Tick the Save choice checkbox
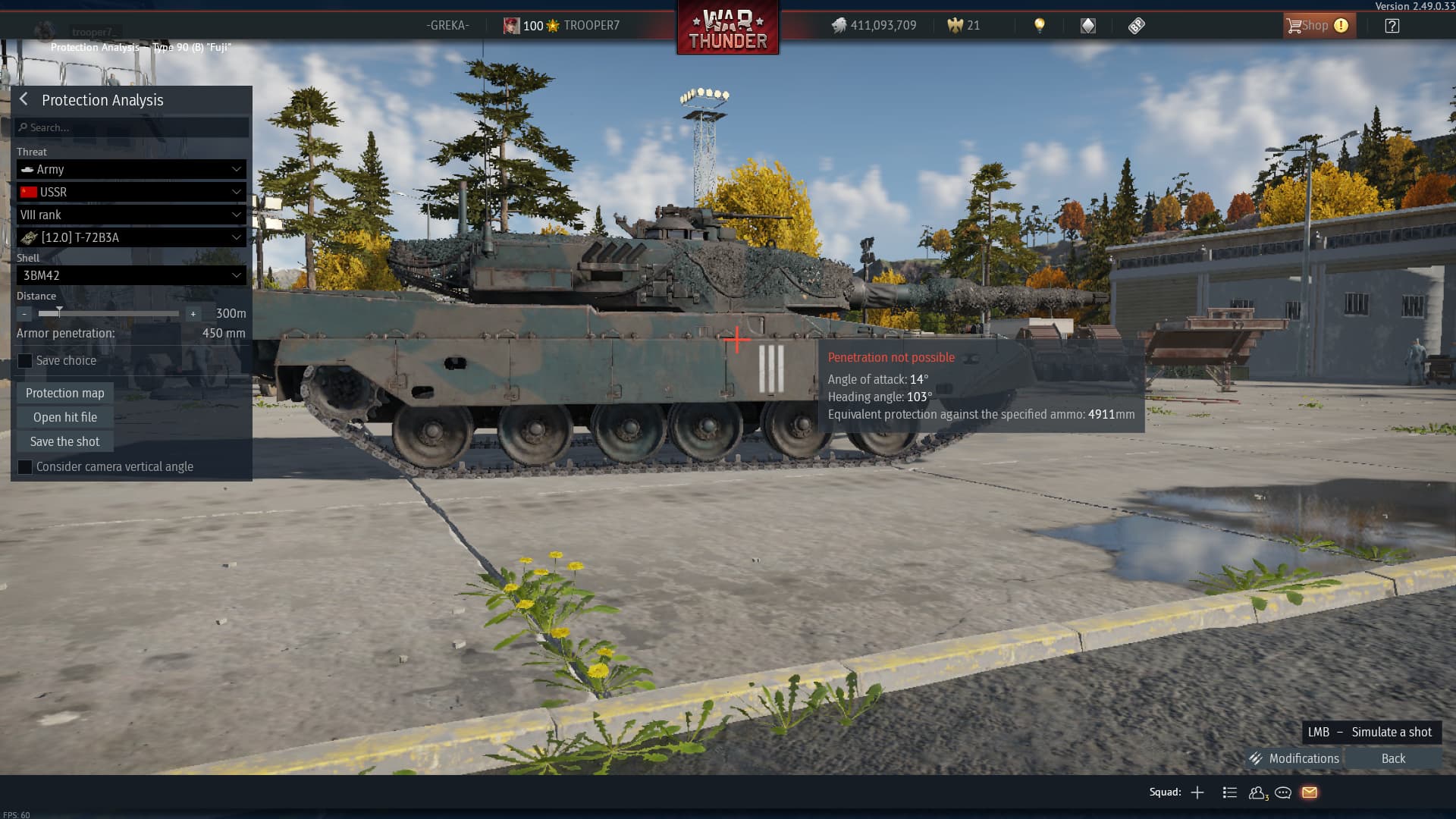Image resolution: width=1456 pixels, height=819 pixels. tap(25, 361)
